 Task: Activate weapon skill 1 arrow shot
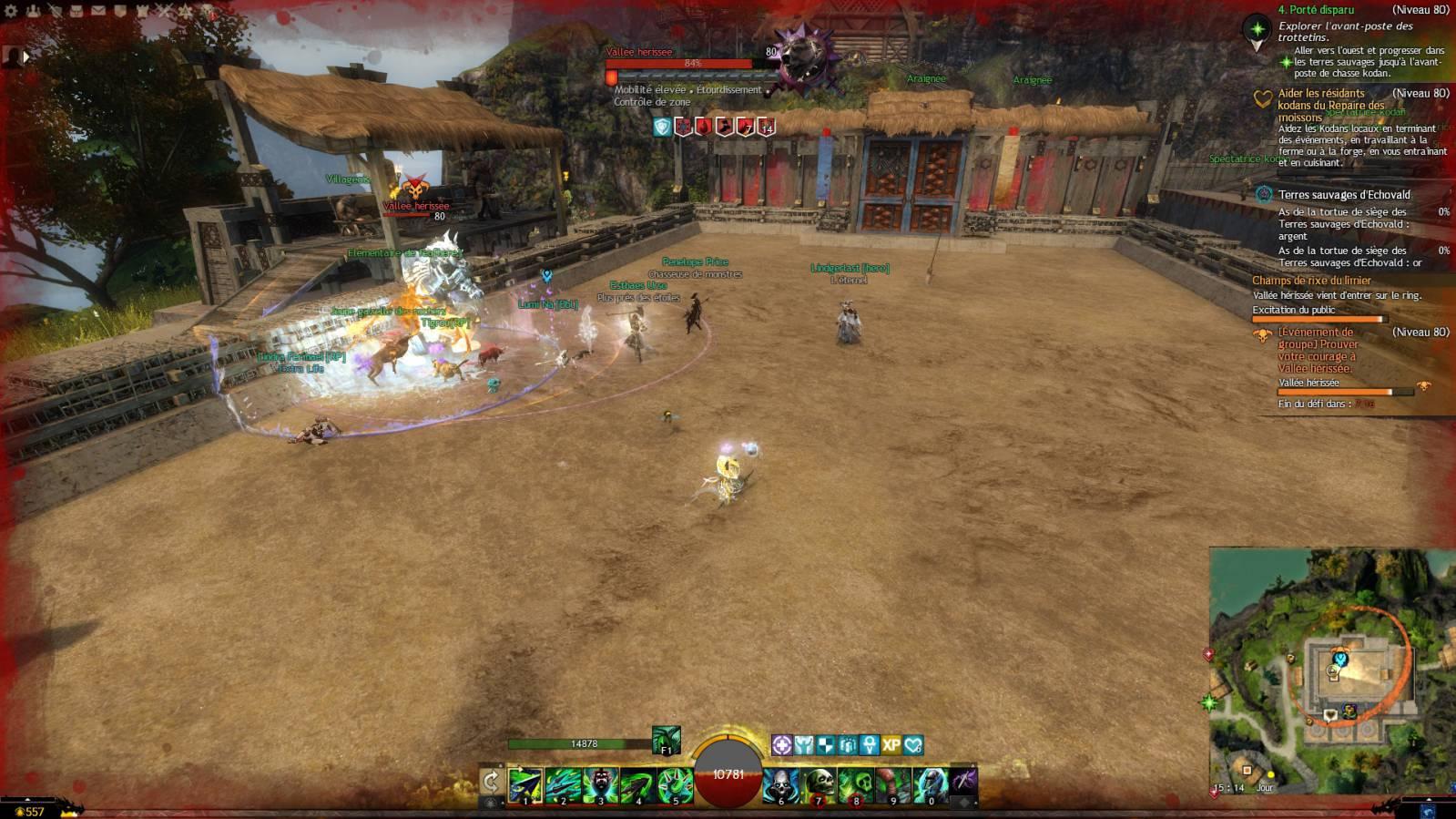pos(525,784)
